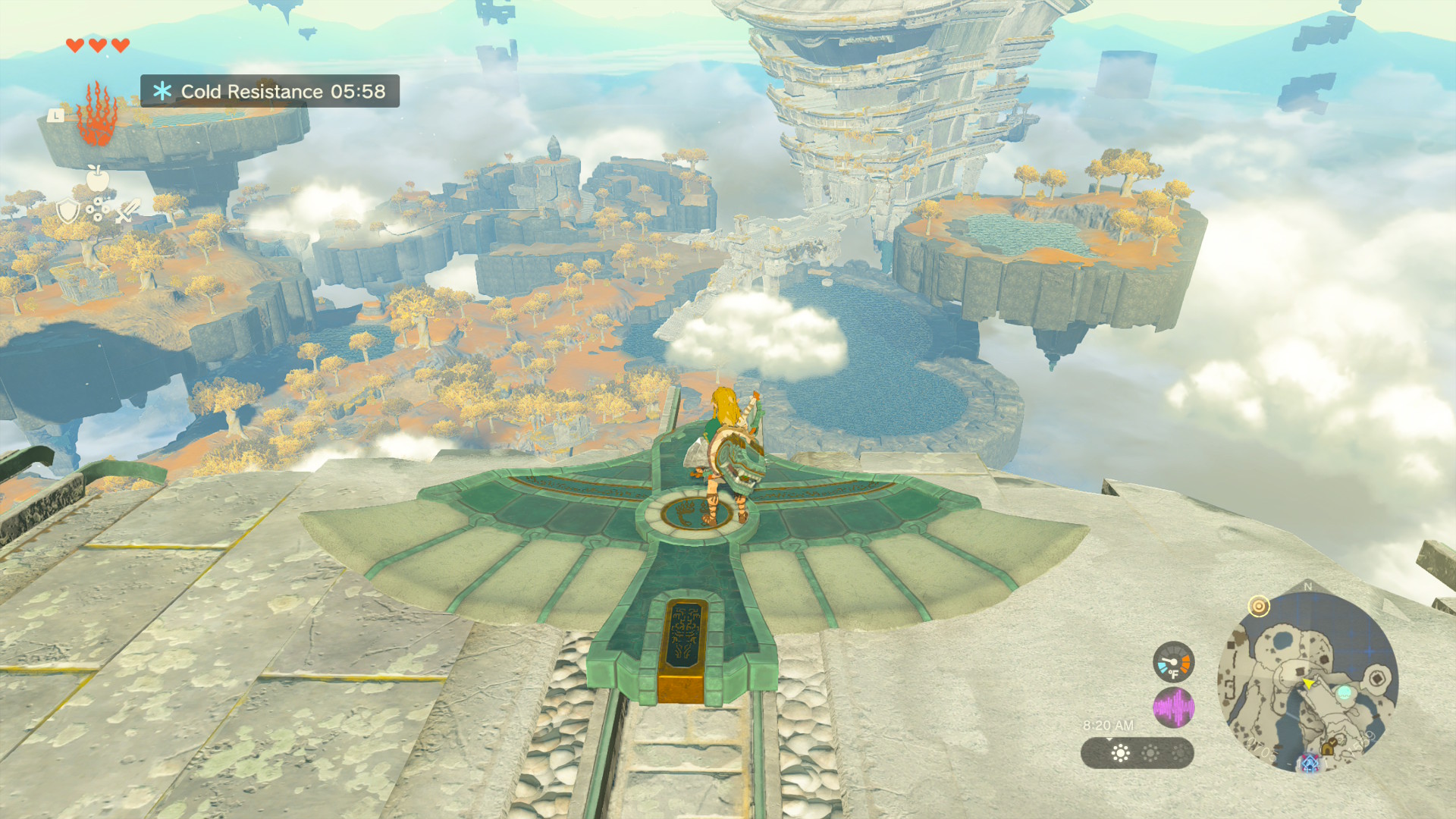
Task: Click the temperature gauge icon
Action: coord(1173,661)
